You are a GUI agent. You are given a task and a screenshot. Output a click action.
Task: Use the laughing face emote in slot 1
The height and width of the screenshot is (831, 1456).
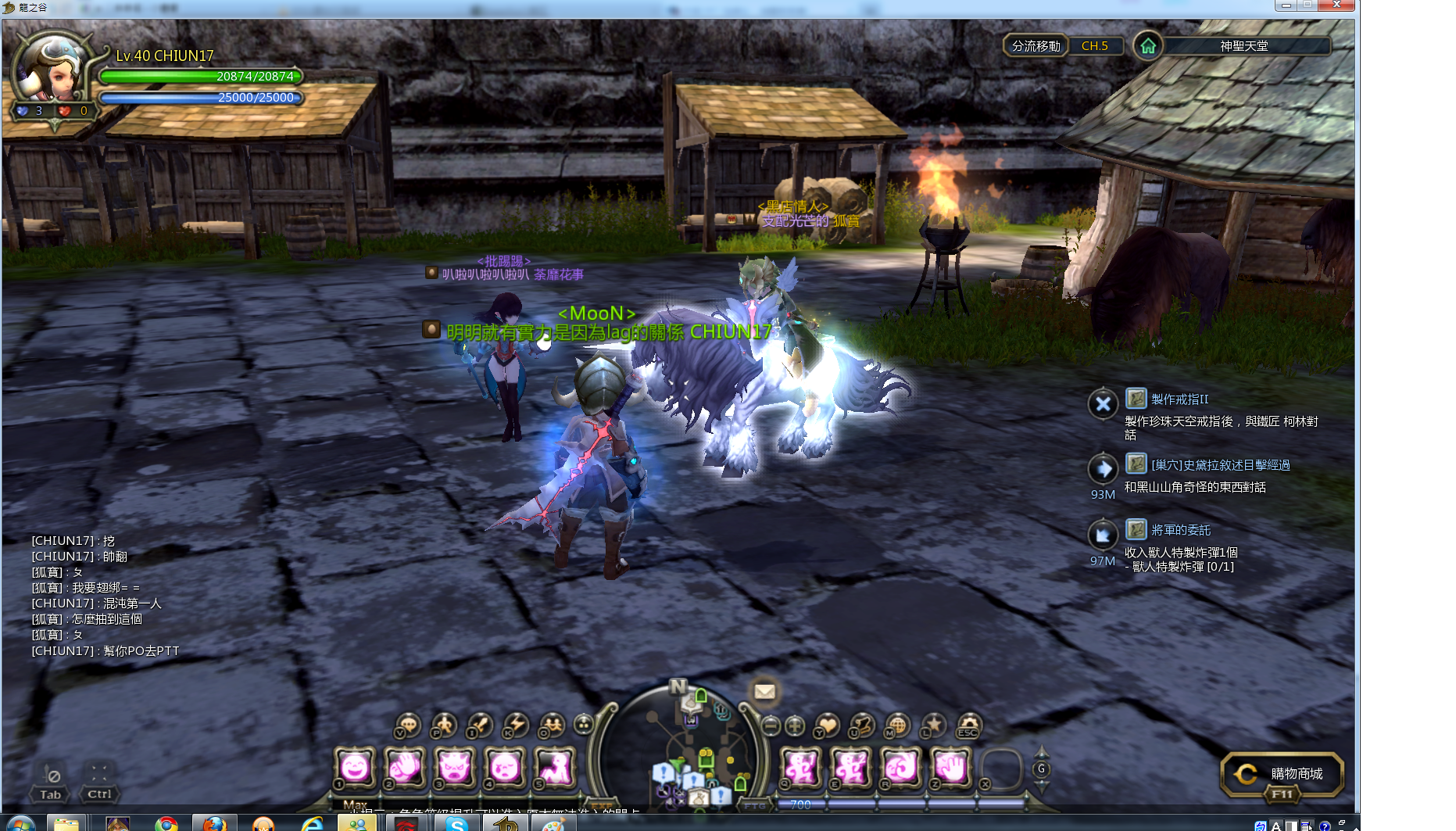(x=355, y=767)
